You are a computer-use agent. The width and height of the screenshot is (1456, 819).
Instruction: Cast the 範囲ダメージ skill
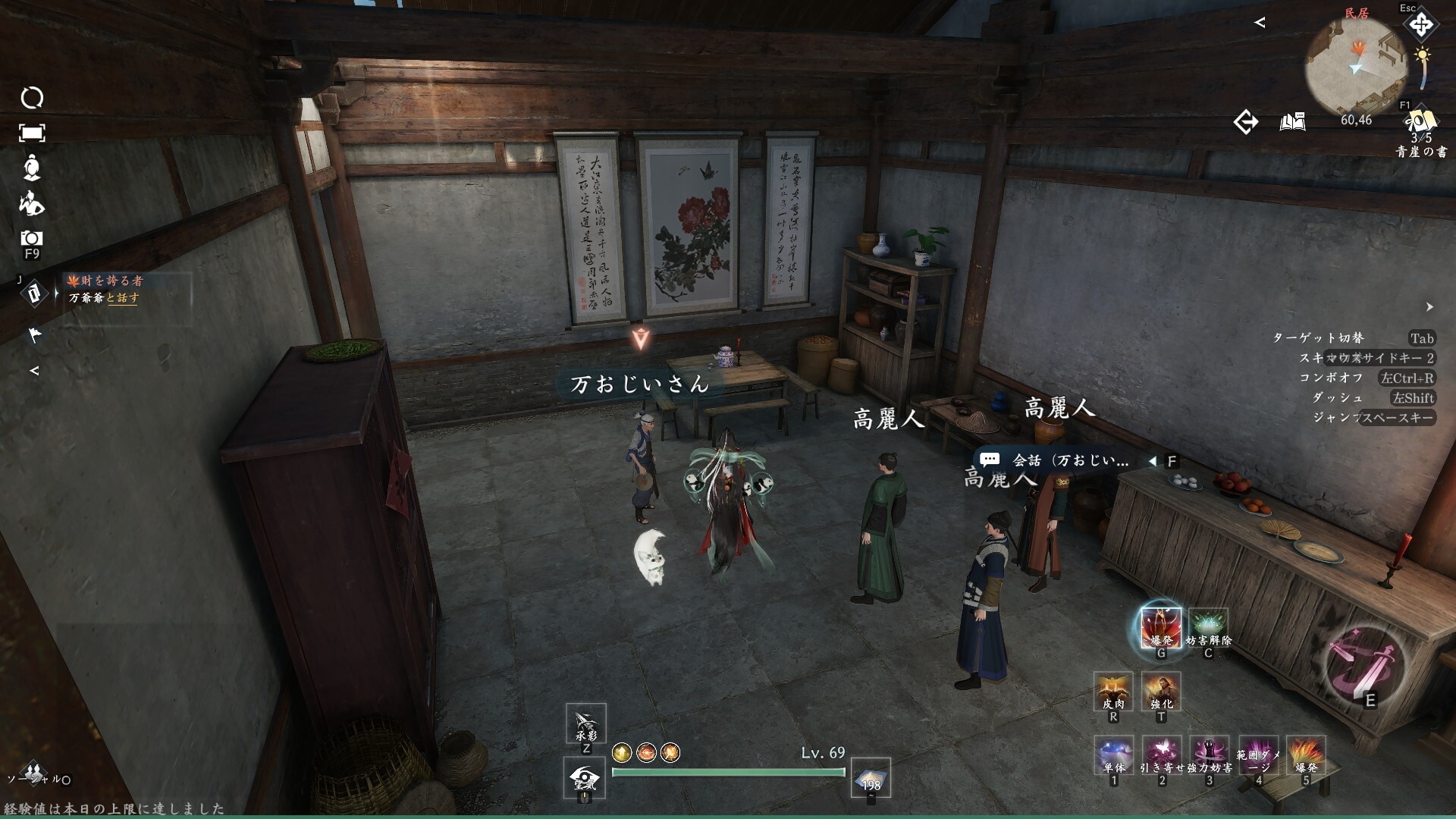(x=1257, y=755)
